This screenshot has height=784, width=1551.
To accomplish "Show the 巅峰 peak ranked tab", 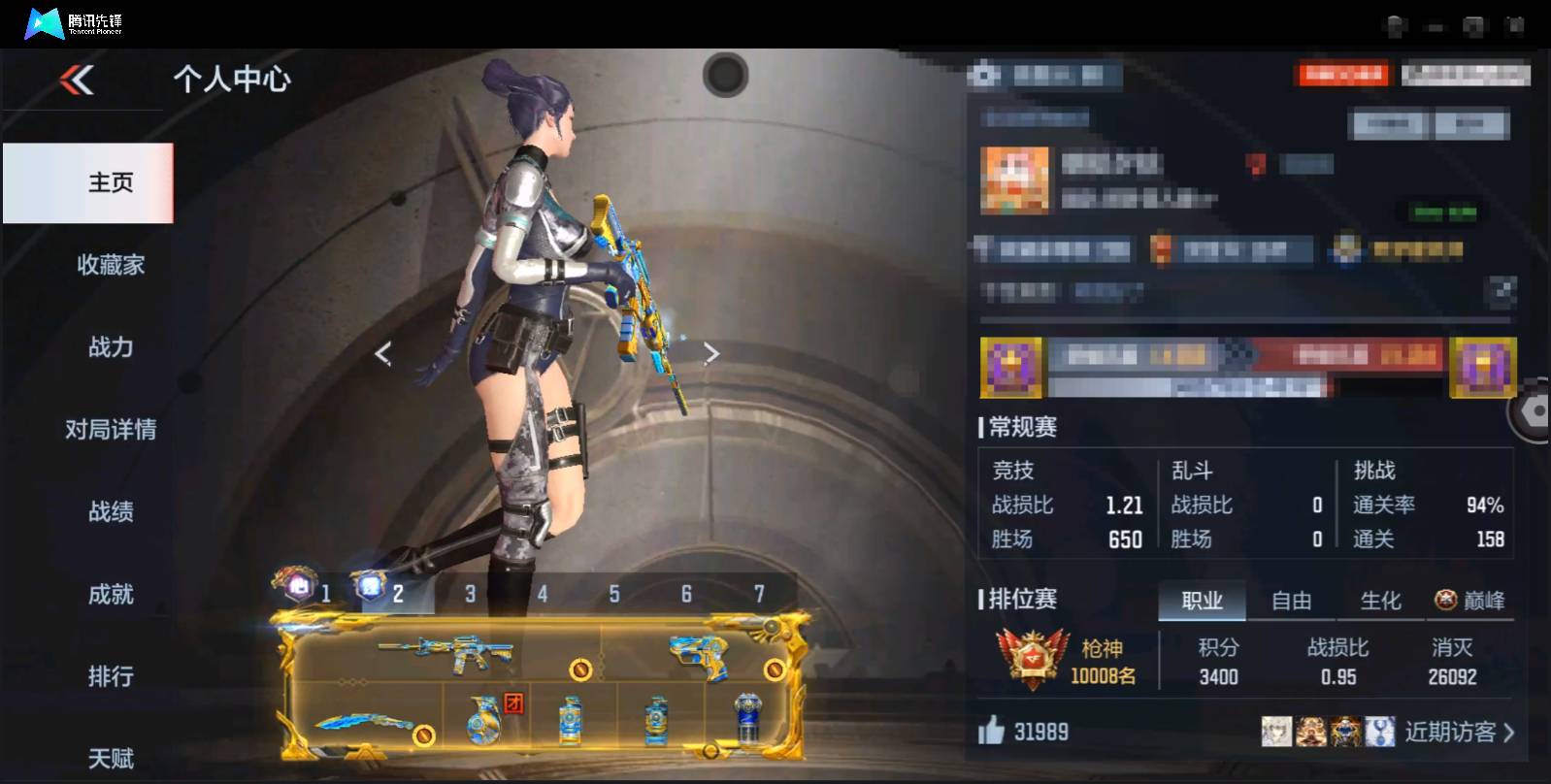I will 1470,602.
